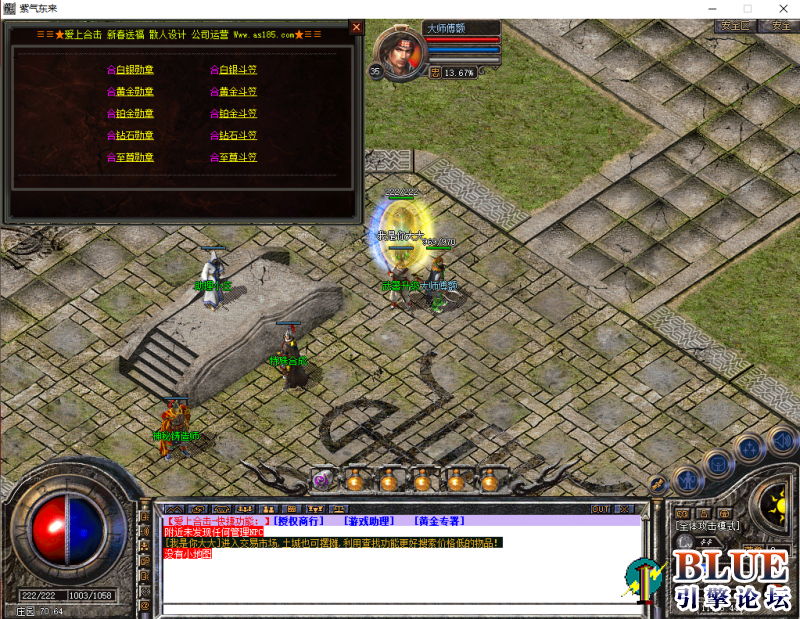This screenshot has height=619, width=800.
Task: Toggle the 全体攻击模式 attack mode label
Action: 708,525
